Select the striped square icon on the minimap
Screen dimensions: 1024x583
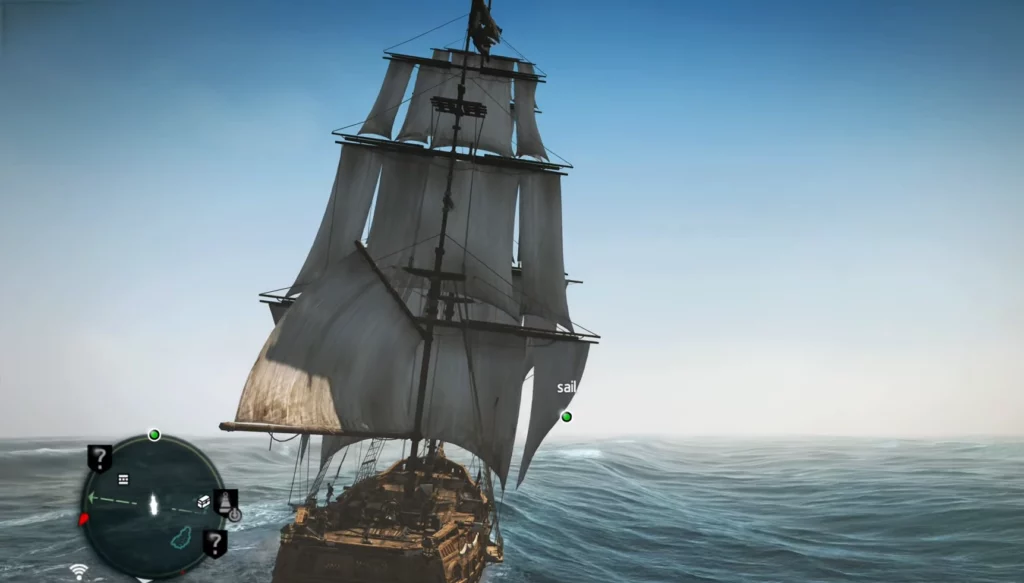123,480
